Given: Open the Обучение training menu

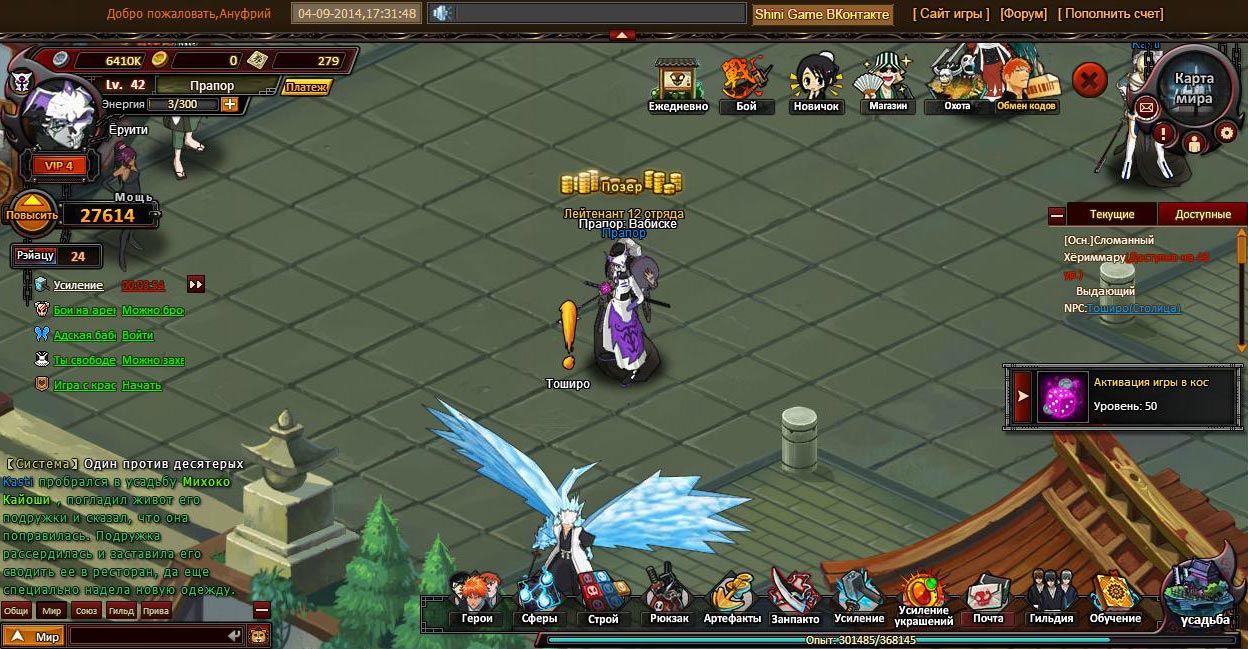Looking at the screenshot, I should [1115, 598].
